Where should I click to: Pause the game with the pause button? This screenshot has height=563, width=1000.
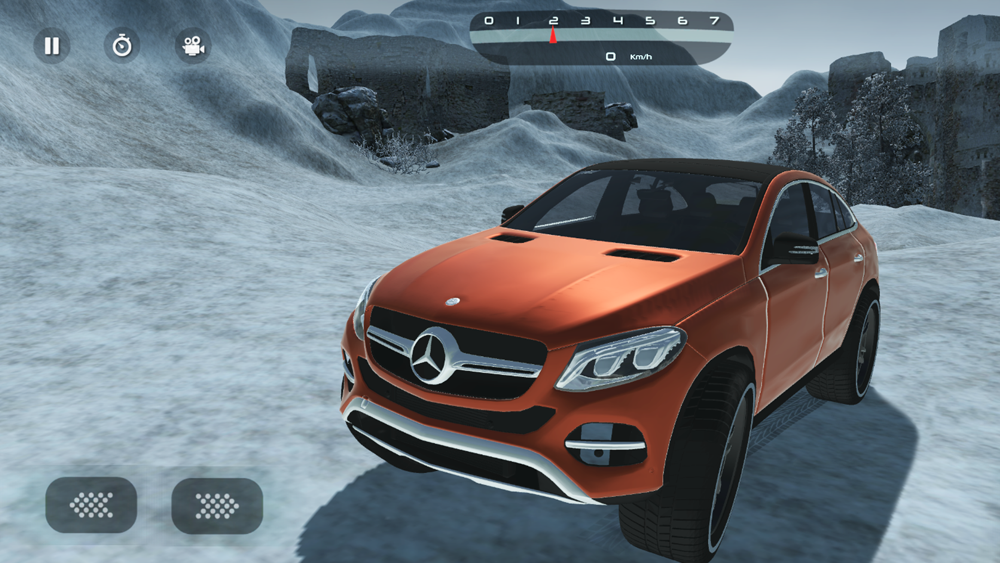(x=52, y=46)
